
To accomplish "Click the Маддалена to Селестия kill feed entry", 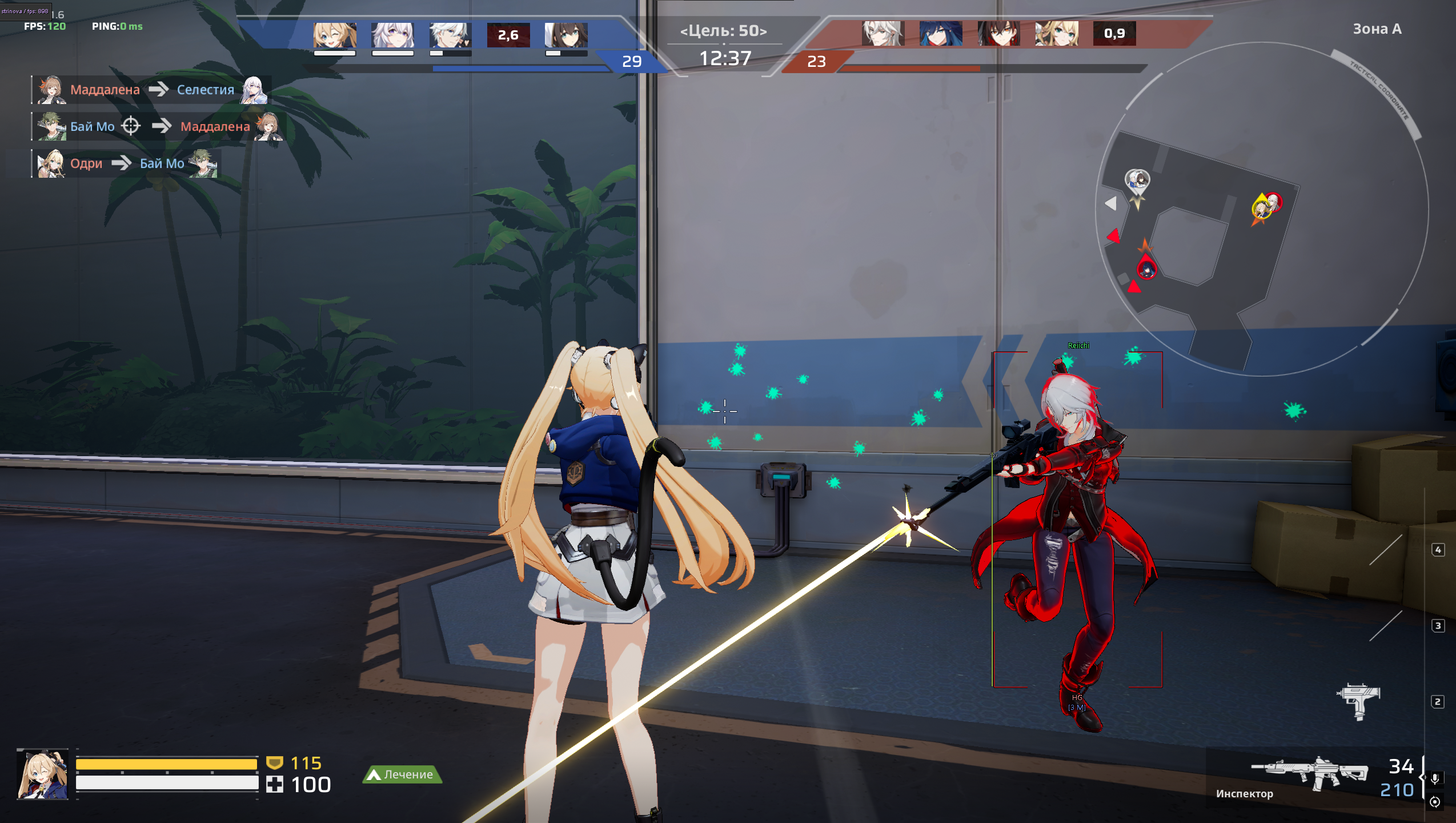I will (x=151, y=90).
